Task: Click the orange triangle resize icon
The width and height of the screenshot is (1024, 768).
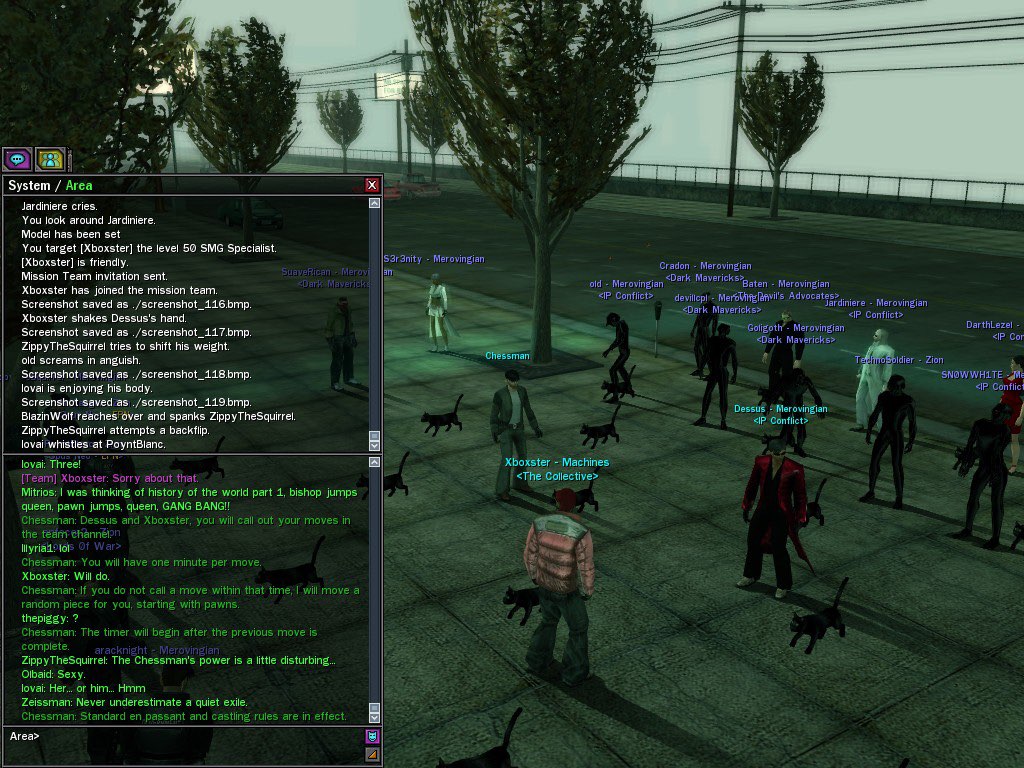Action: pos(372,755)
